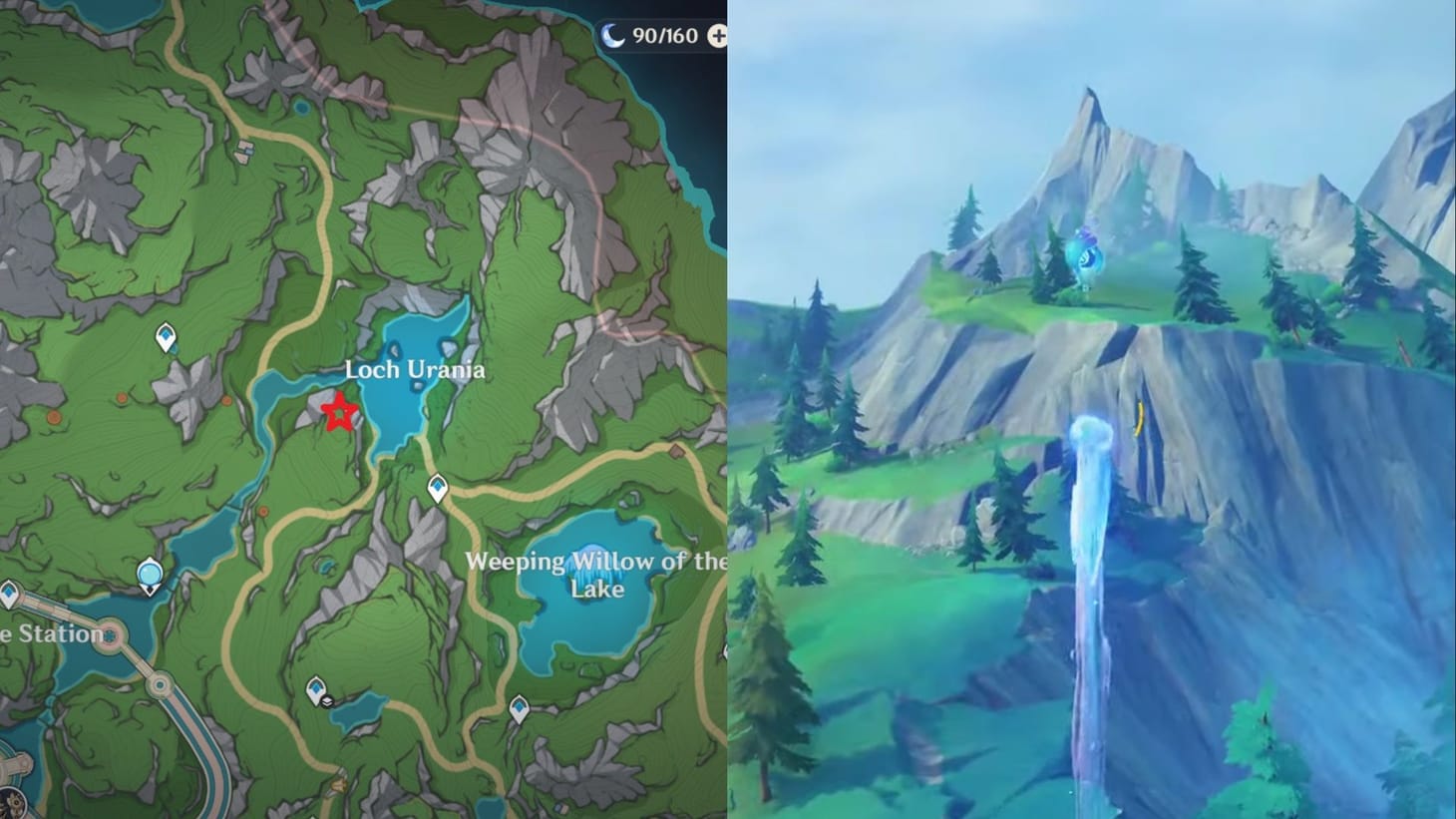Screen dimensions: 1456x819
Task: Select the red star custom pin near Loch Urania
Action: click(339, 412)
